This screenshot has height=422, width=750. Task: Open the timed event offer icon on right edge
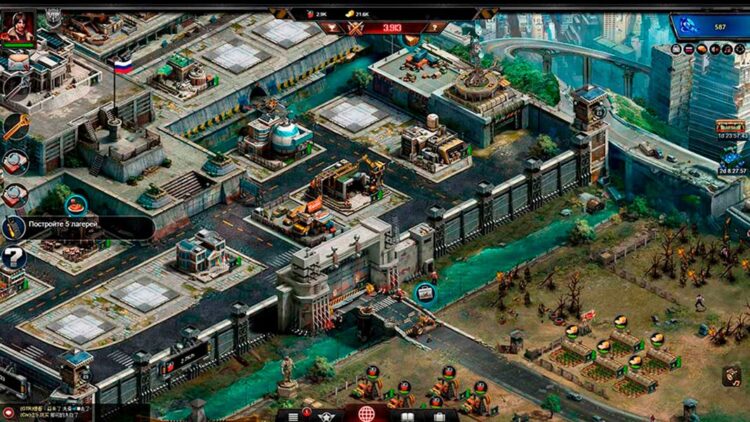pos(731,127)
